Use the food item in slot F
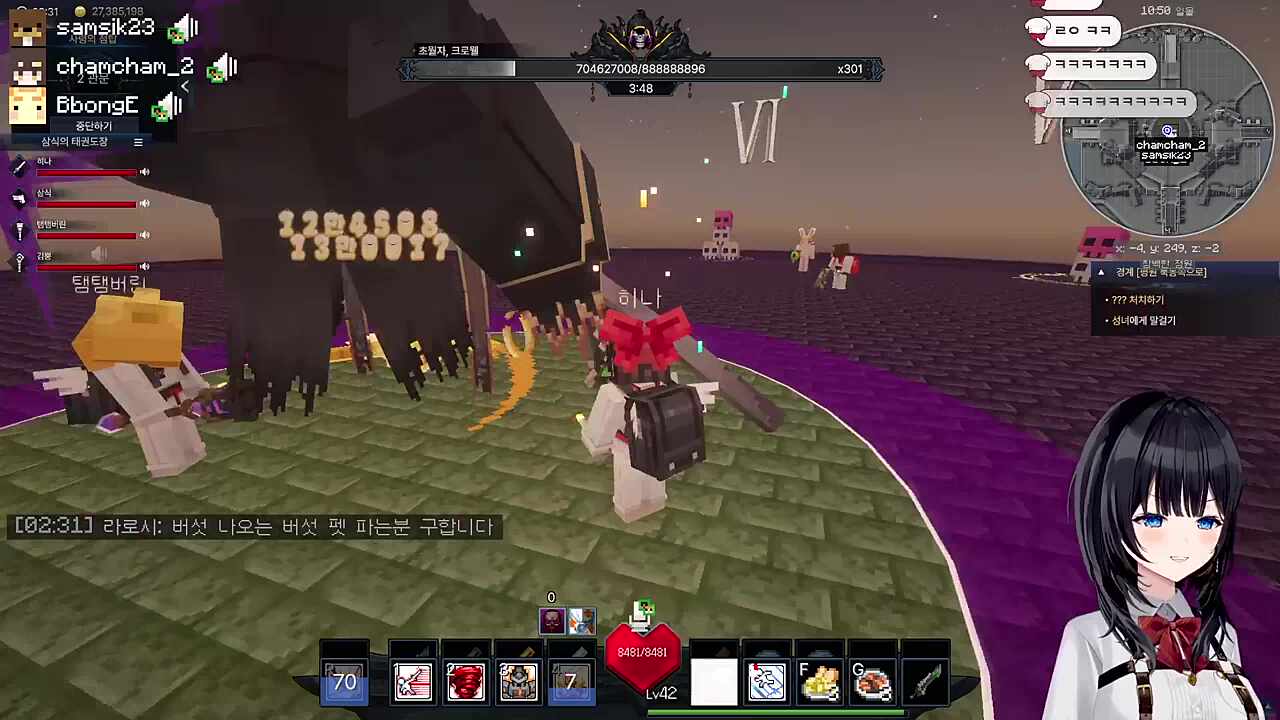This screenshot has height=720, width=1280. (x=819, y=682)
